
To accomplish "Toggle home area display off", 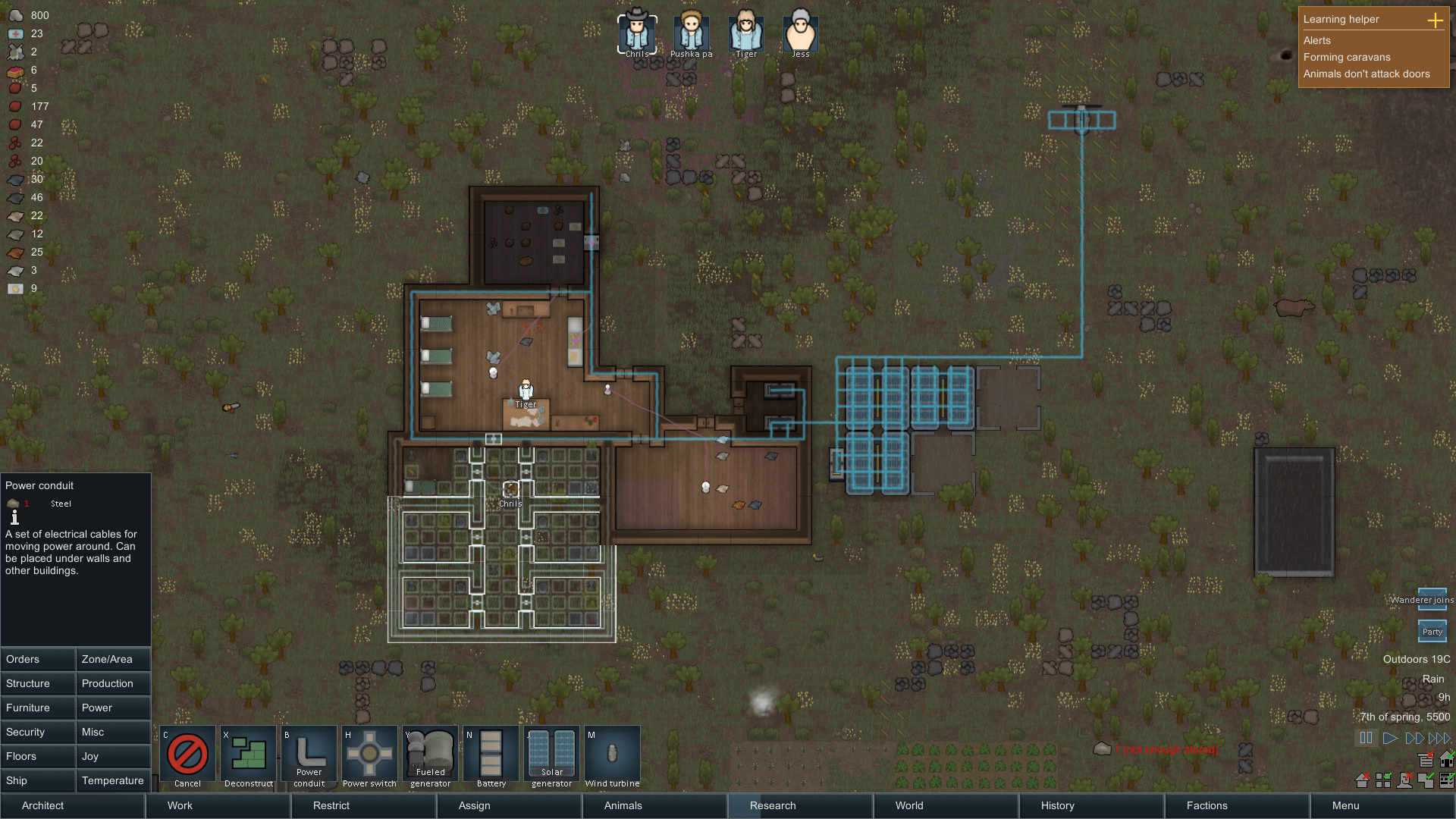I will pyautogui.click(x=1362, y=780).
